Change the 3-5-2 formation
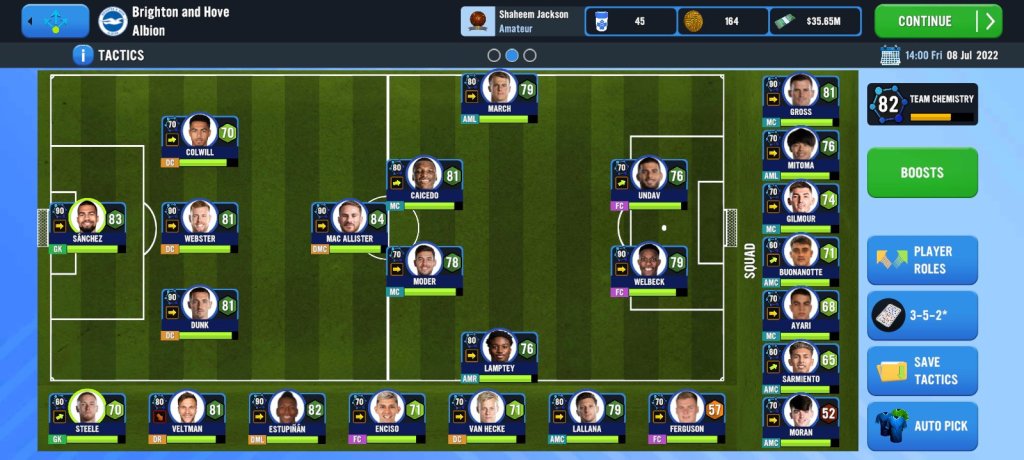Screen dimensions: 1024x460 coord(921,316)
